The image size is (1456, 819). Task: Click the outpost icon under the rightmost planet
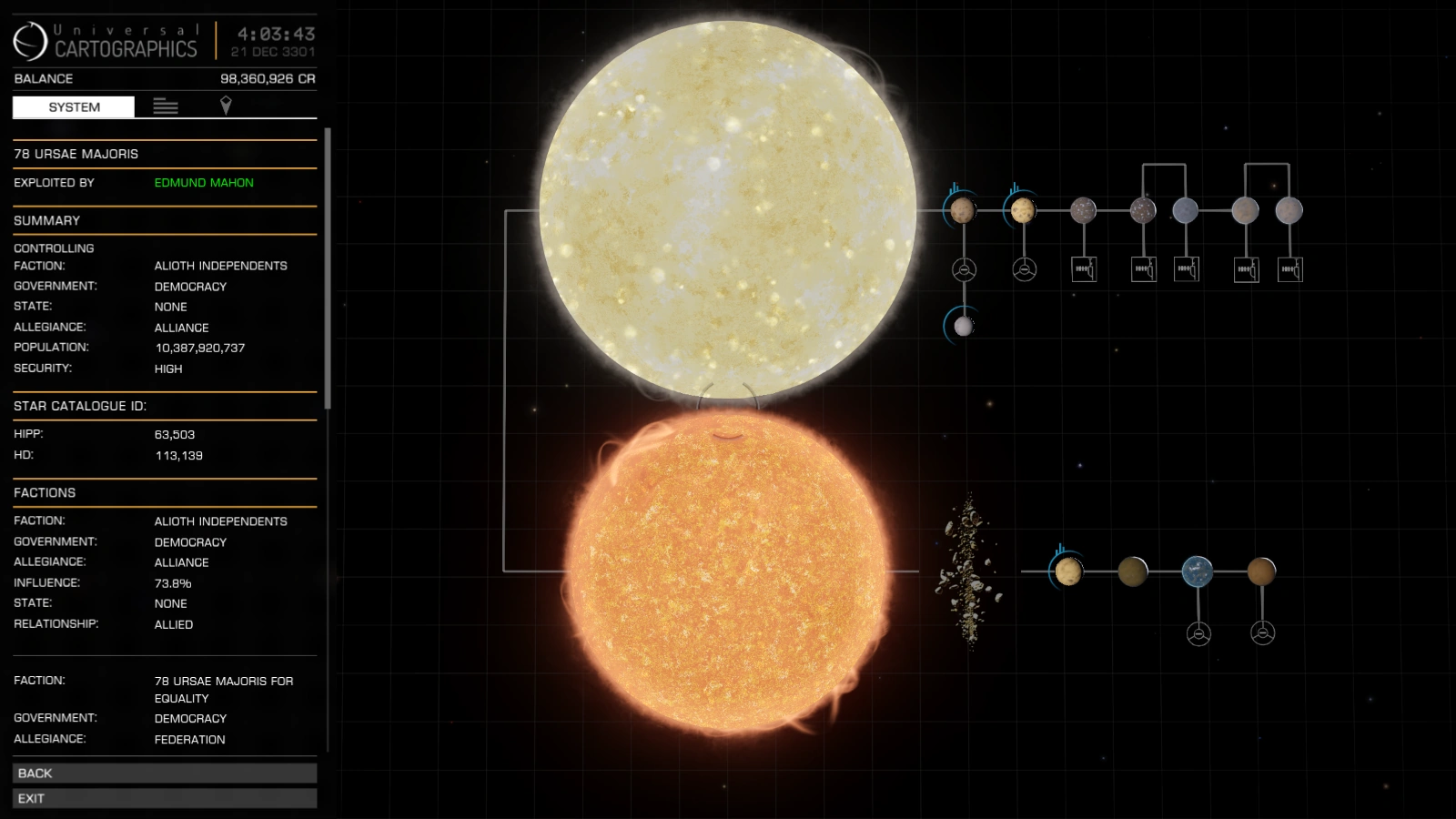tap(1291, 268)
